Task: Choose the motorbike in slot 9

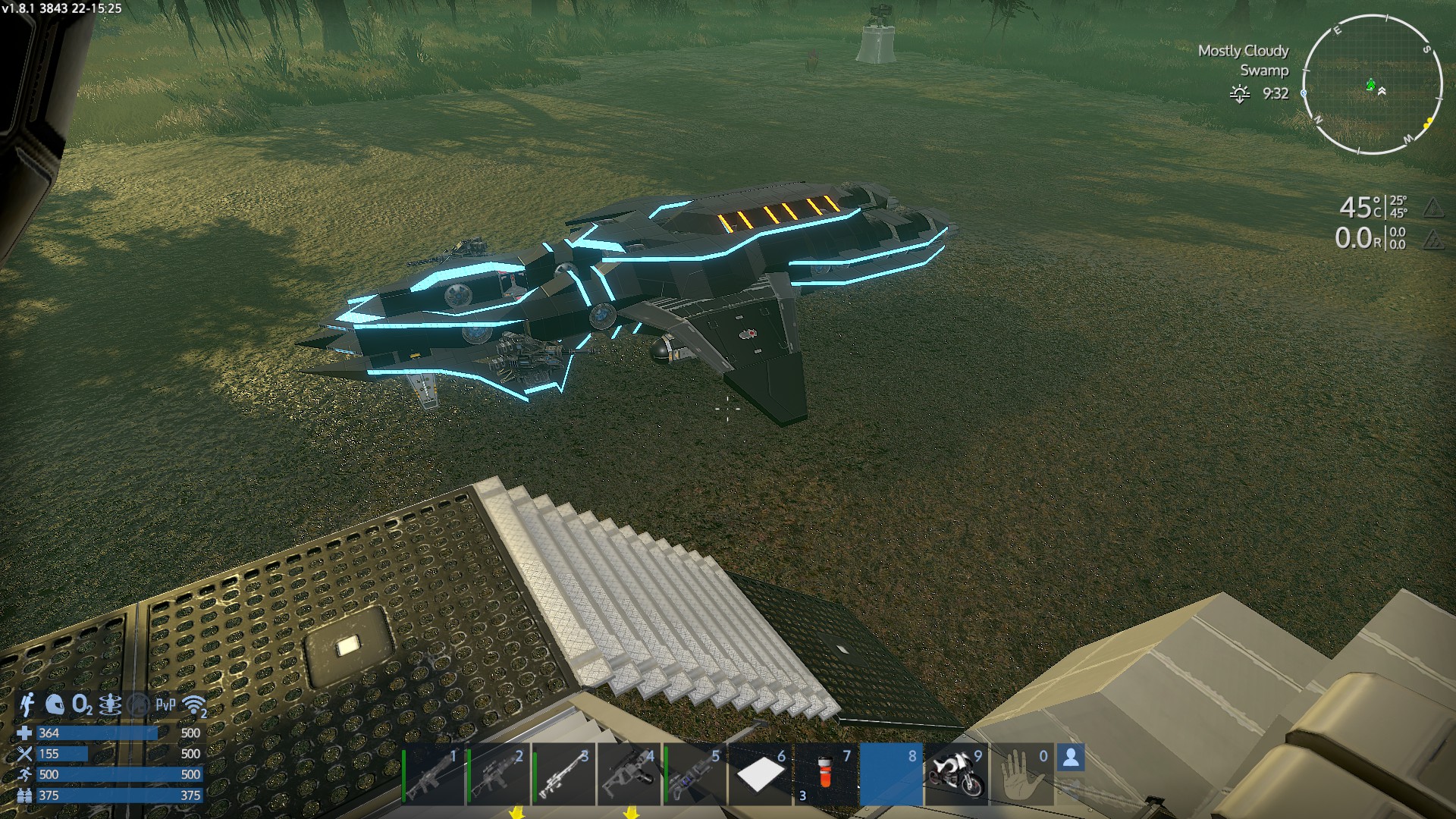Action: 955,775
